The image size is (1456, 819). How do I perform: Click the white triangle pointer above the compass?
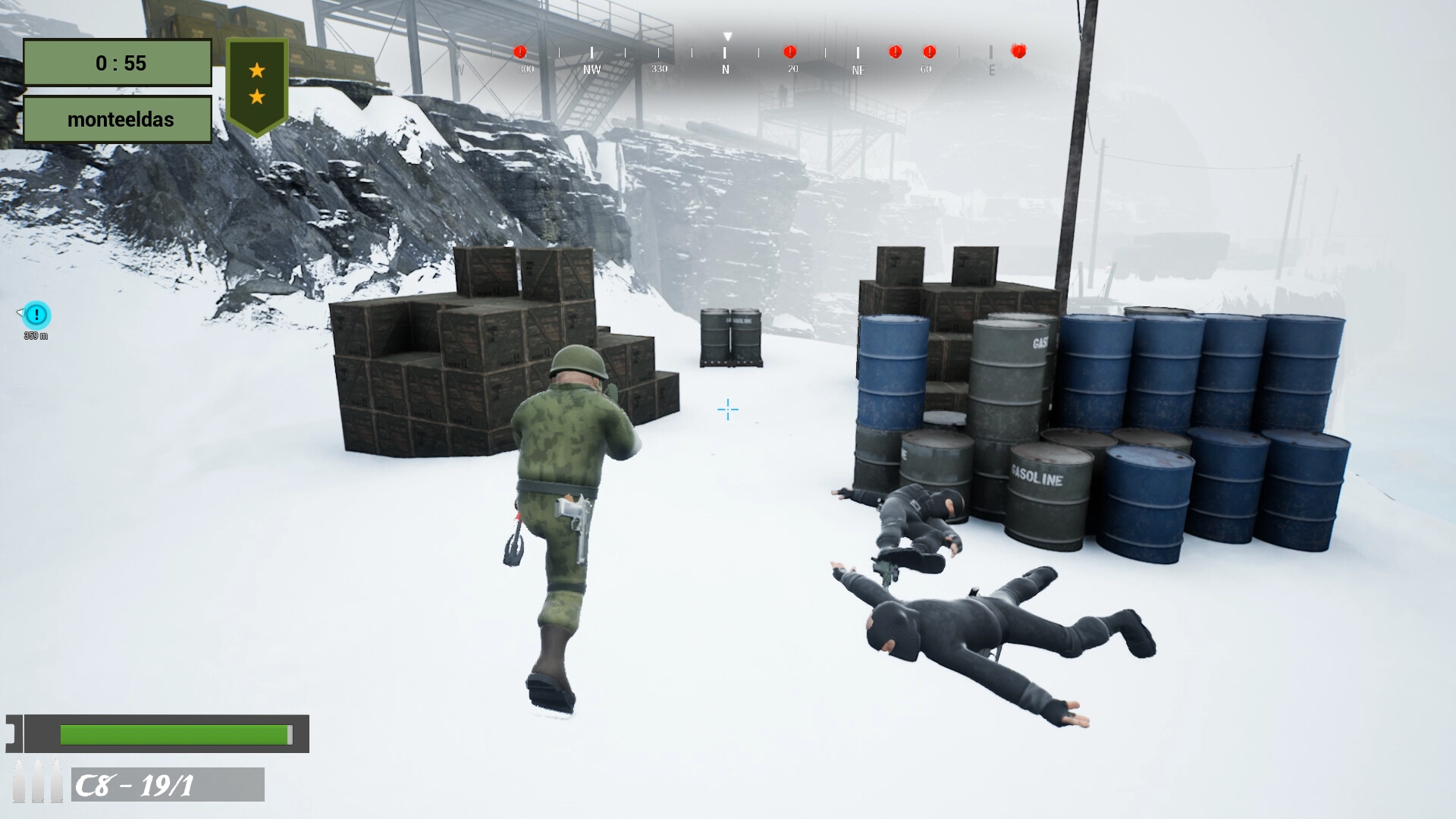coord(728,35)
